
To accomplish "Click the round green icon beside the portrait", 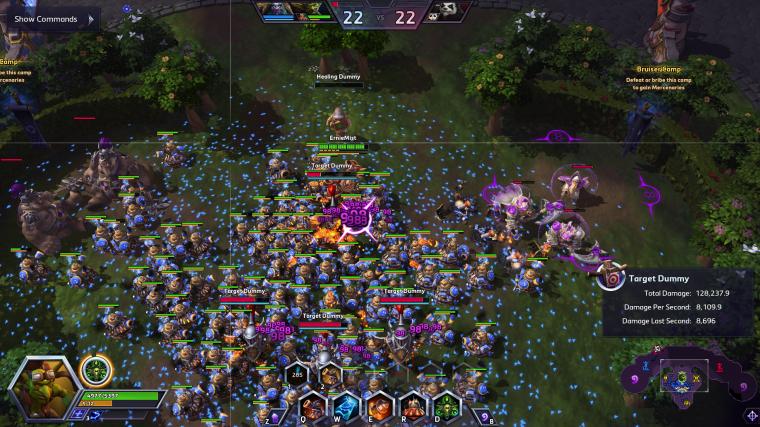I will [x=96, y=369].
